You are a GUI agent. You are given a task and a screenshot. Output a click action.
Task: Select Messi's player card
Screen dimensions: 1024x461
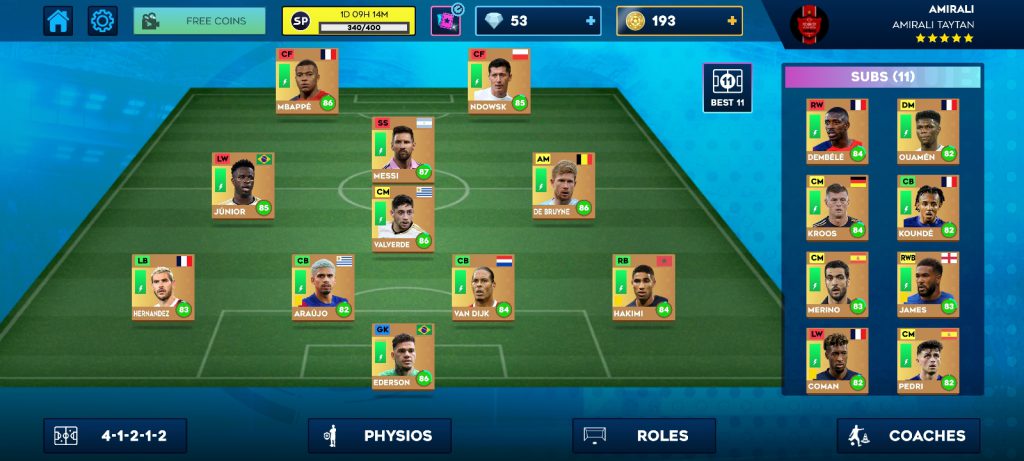(403, 149)
